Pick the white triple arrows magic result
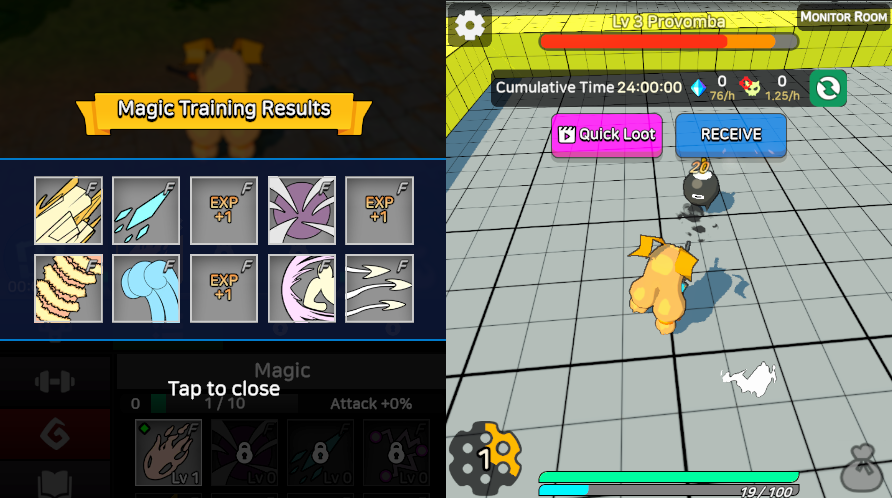Image resolution: width=892 pixels, height=498 pixels. pyautogui.click(x=380, y=288)
